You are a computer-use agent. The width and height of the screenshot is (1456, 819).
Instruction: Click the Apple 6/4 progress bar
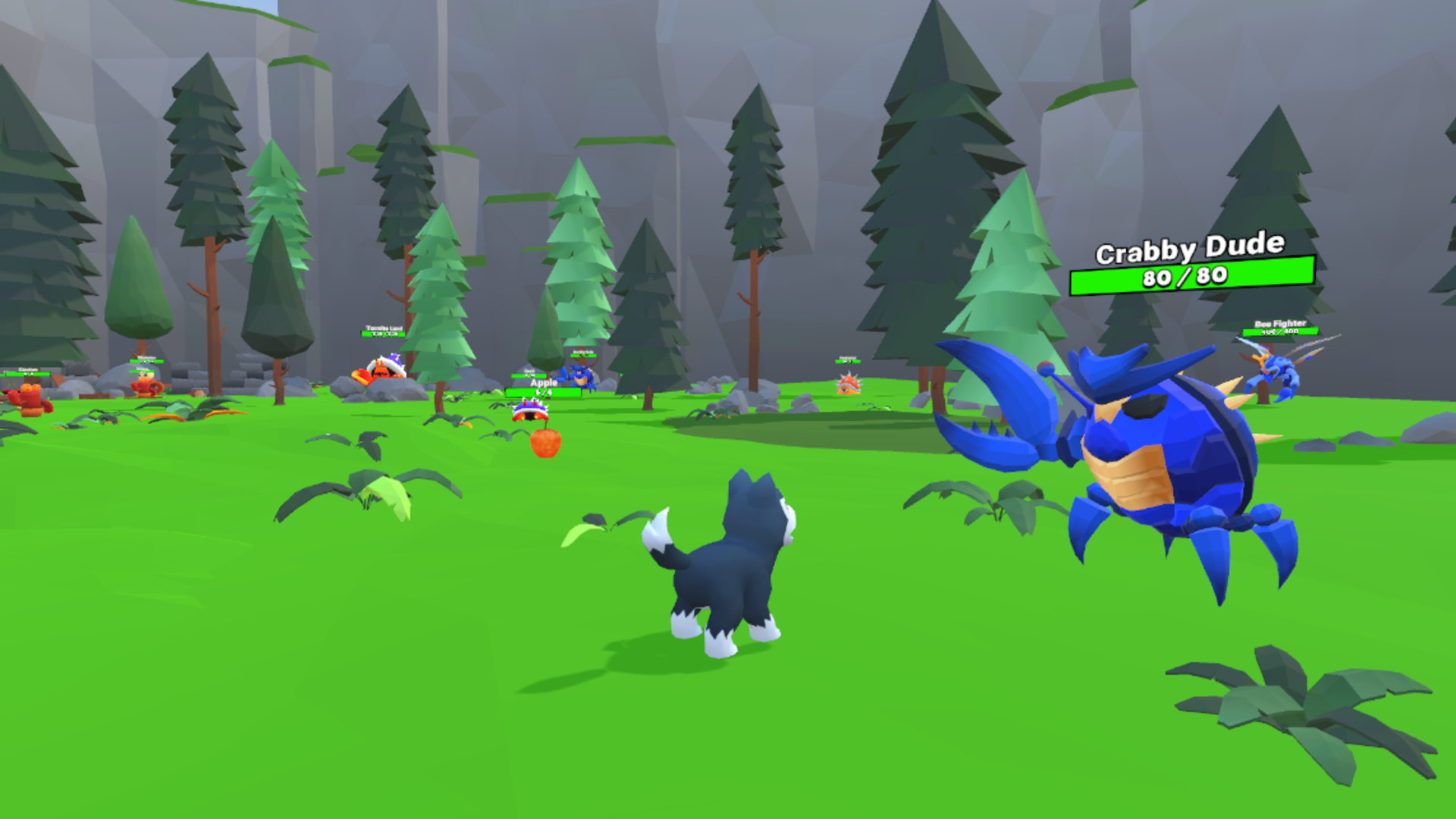(x=544, y=393)
